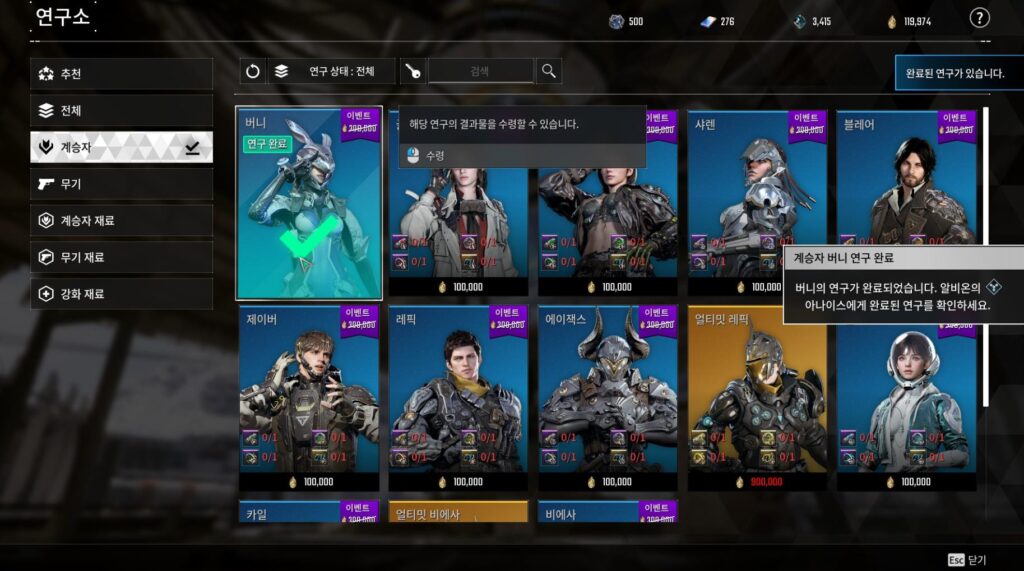Select the 계승자 category tab
Viewport: 1024px width, 571px height.
[121, 148]
